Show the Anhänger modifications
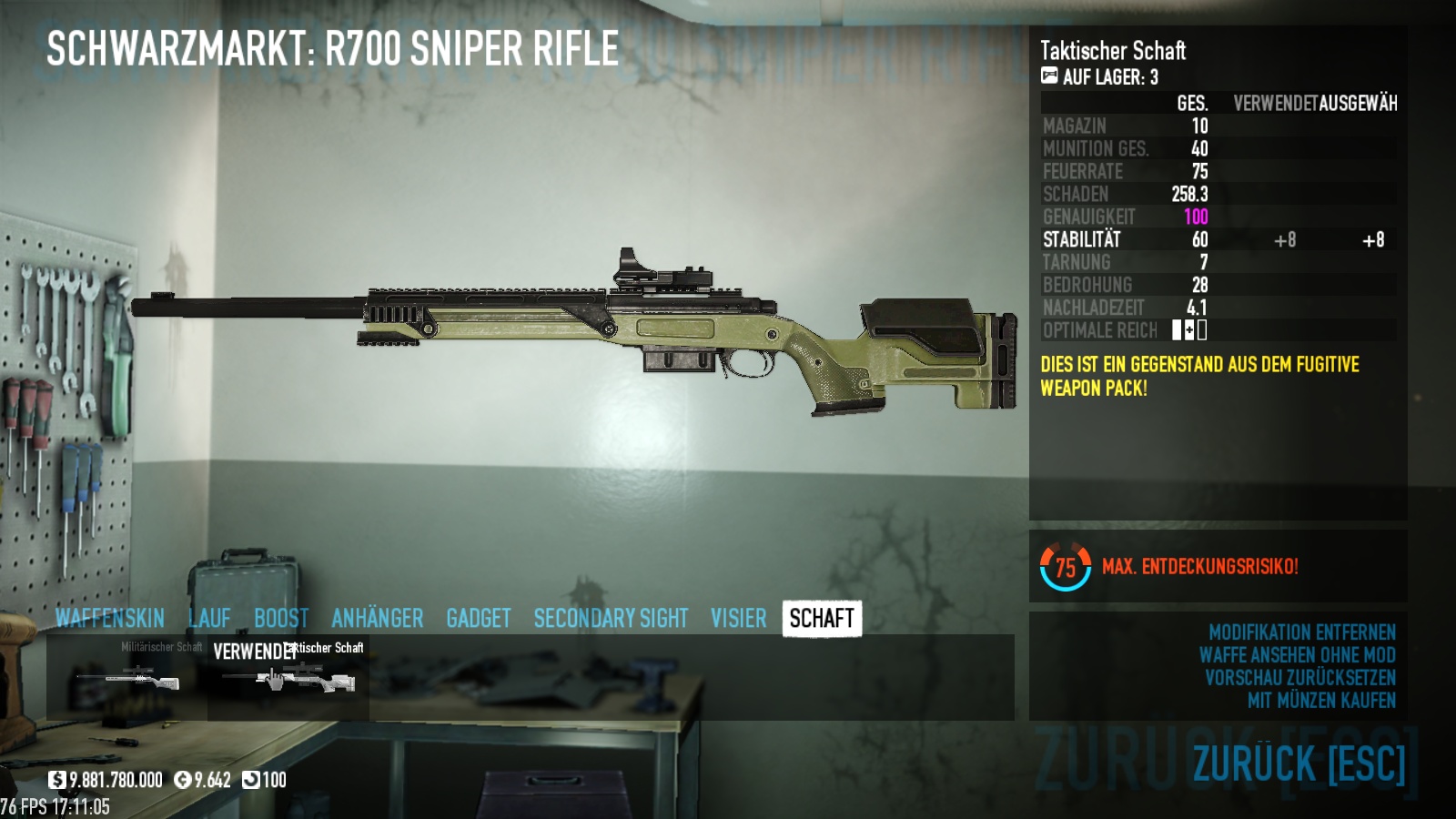The width and height of the screenshot is (1456, 819). click(x=377, y=619)
